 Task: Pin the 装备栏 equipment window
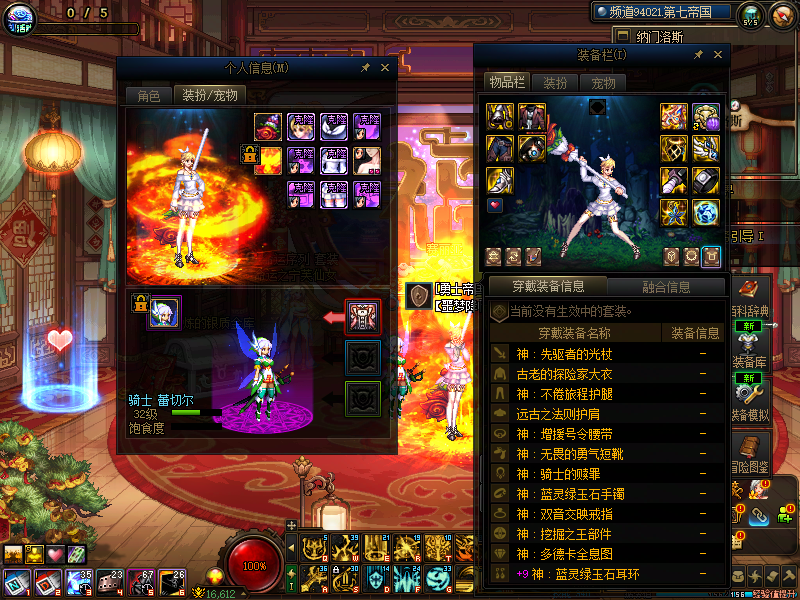[698, 54]
